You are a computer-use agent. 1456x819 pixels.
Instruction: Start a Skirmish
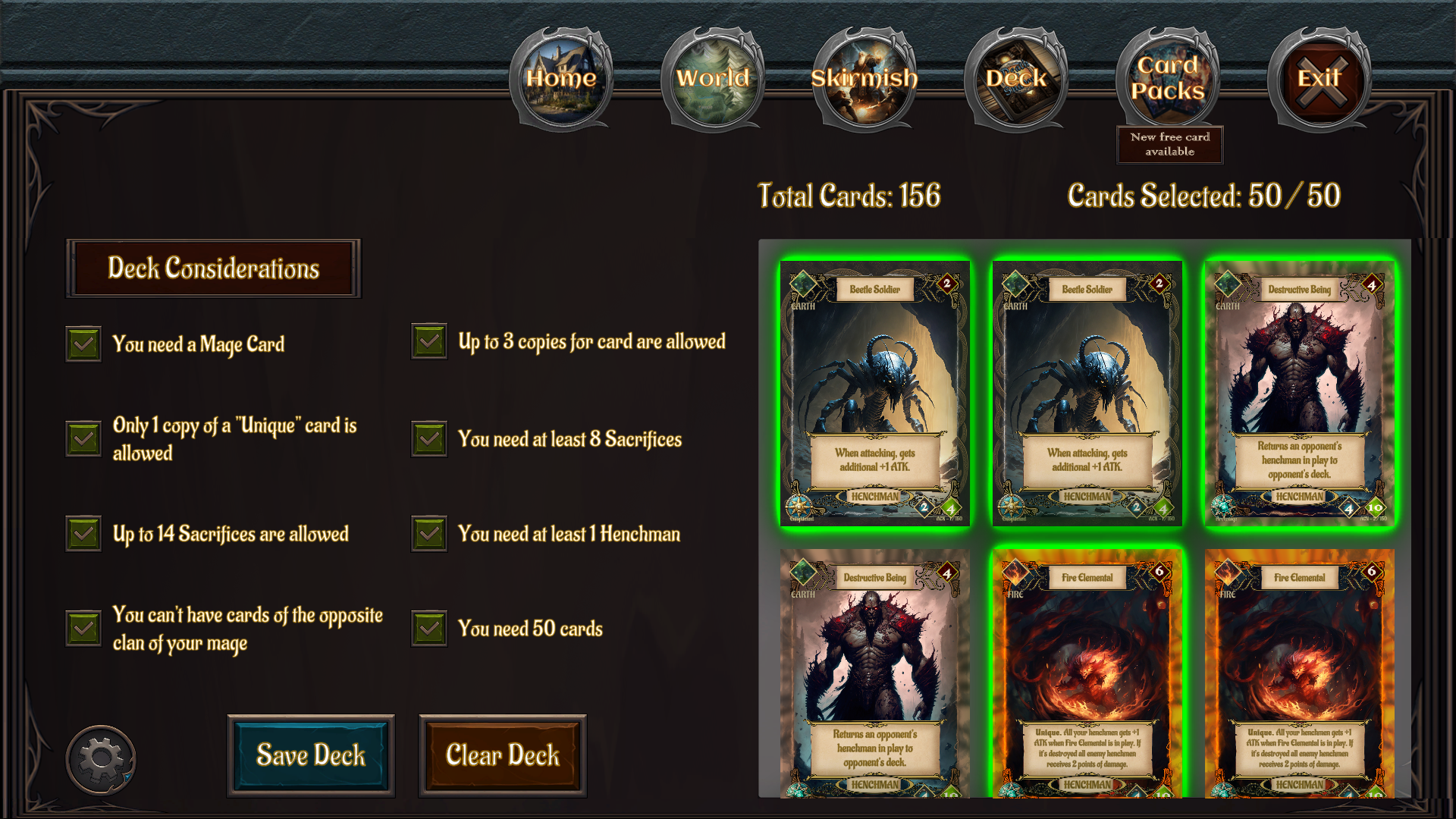click(x=865, y=78)
